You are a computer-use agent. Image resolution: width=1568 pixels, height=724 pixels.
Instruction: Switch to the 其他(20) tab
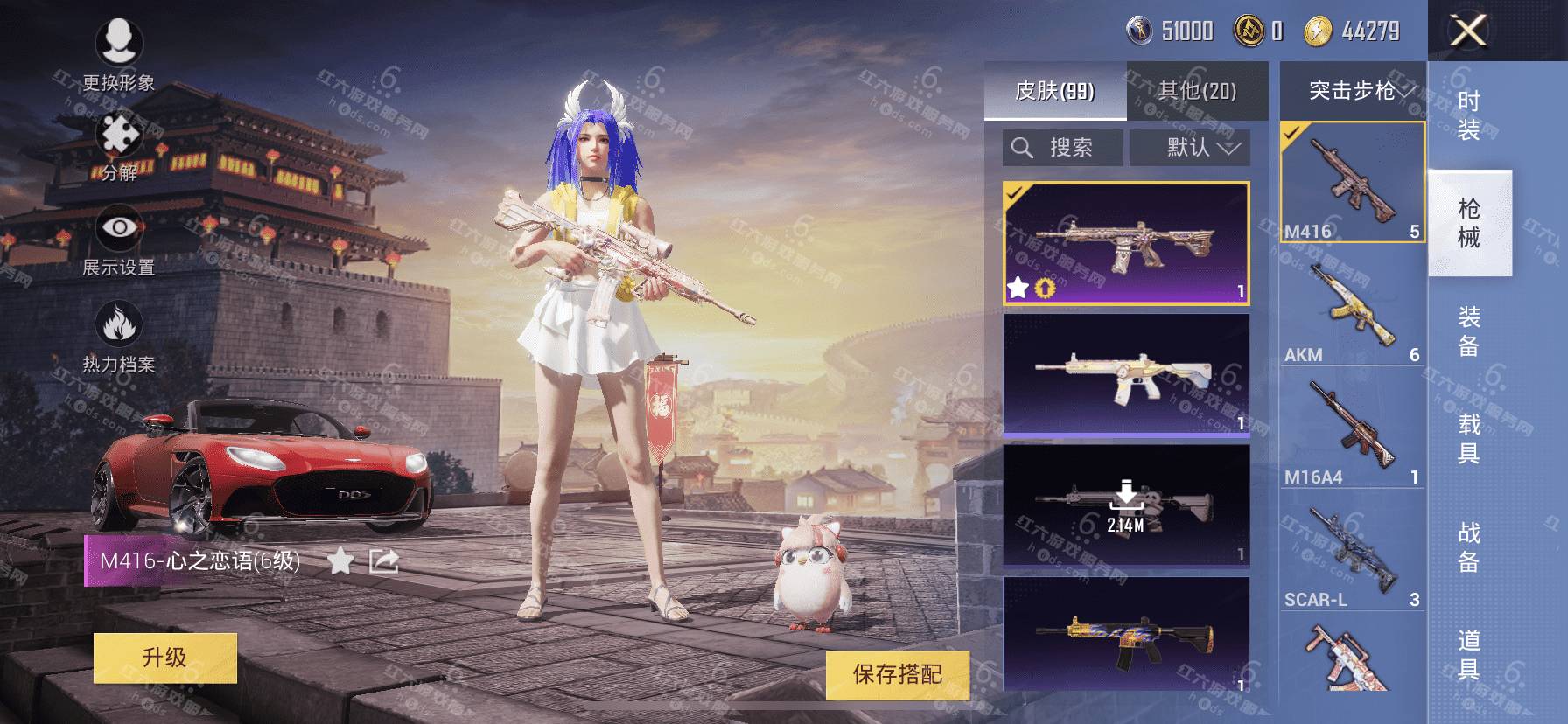(x=1197, y=91)
